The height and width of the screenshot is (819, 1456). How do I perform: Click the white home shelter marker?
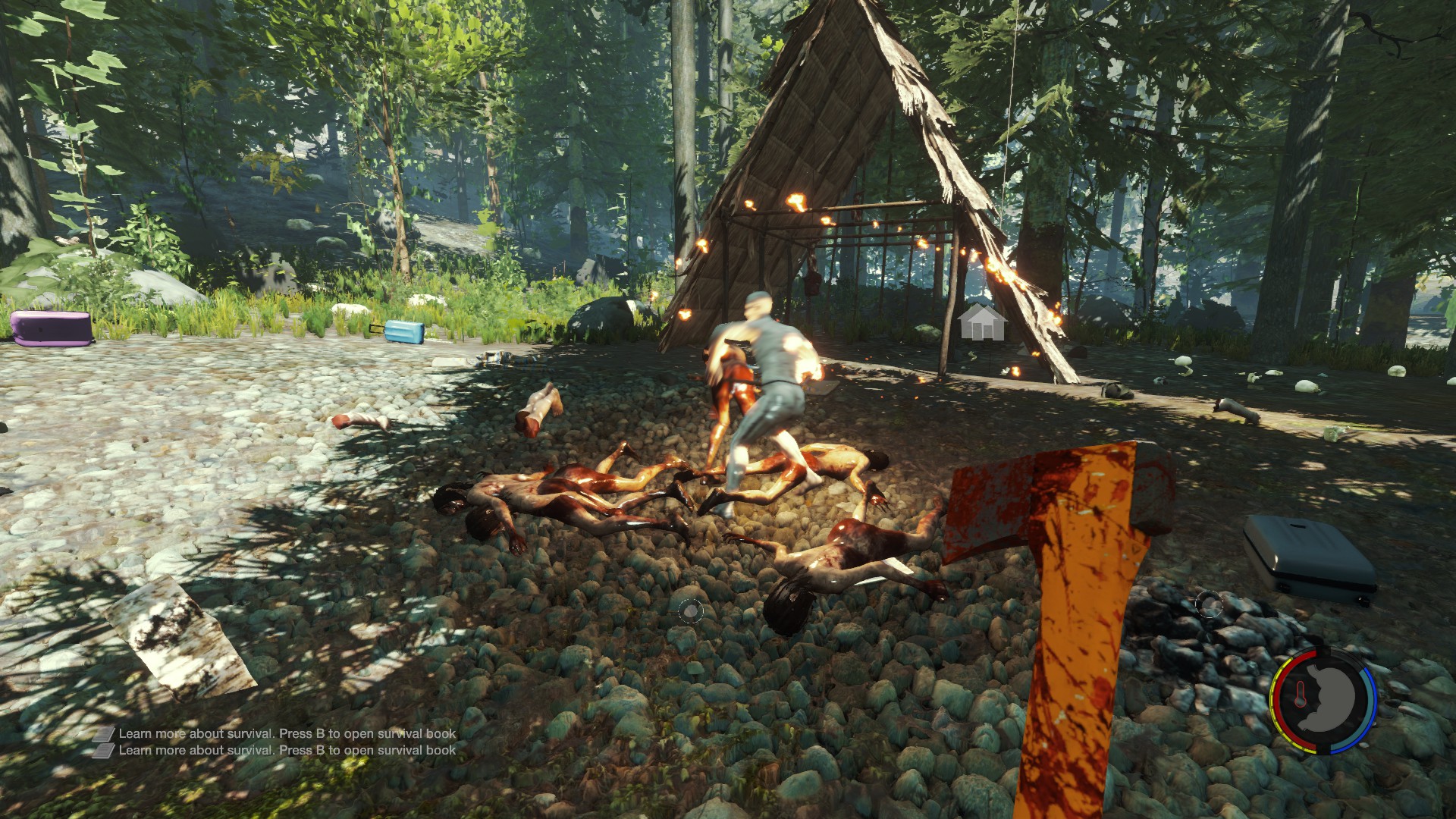982,322
